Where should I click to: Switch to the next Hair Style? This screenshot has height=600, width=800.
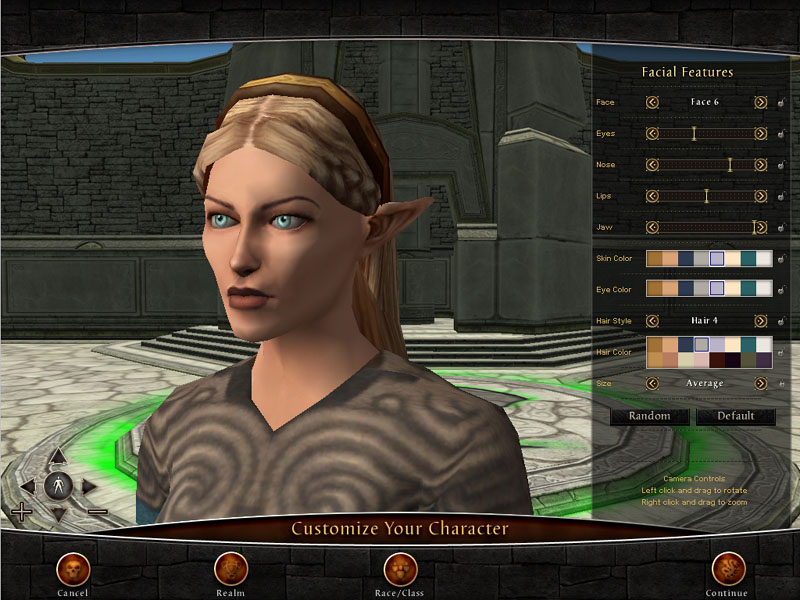(x=761, y=321)
